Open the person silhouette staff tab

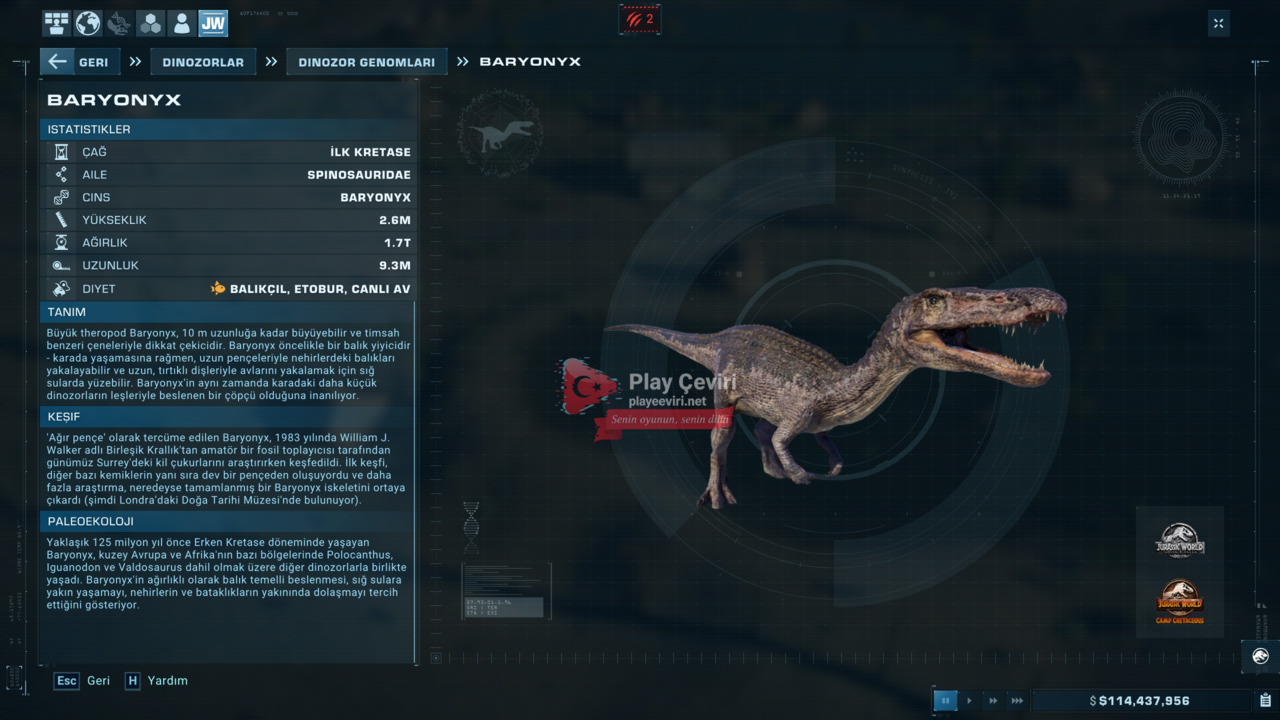(x=181, y=23)
